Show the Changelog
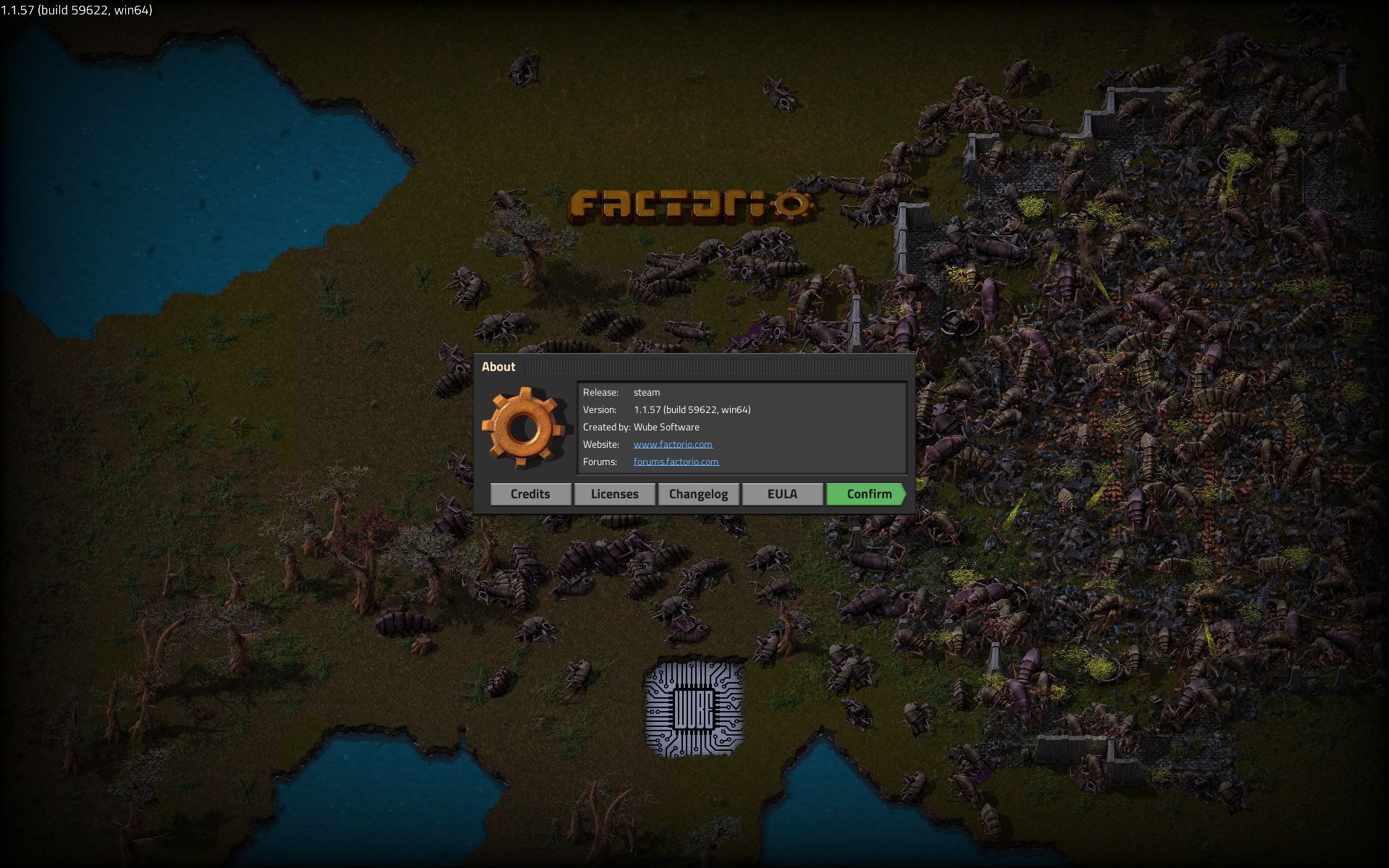 pos(698,494)
